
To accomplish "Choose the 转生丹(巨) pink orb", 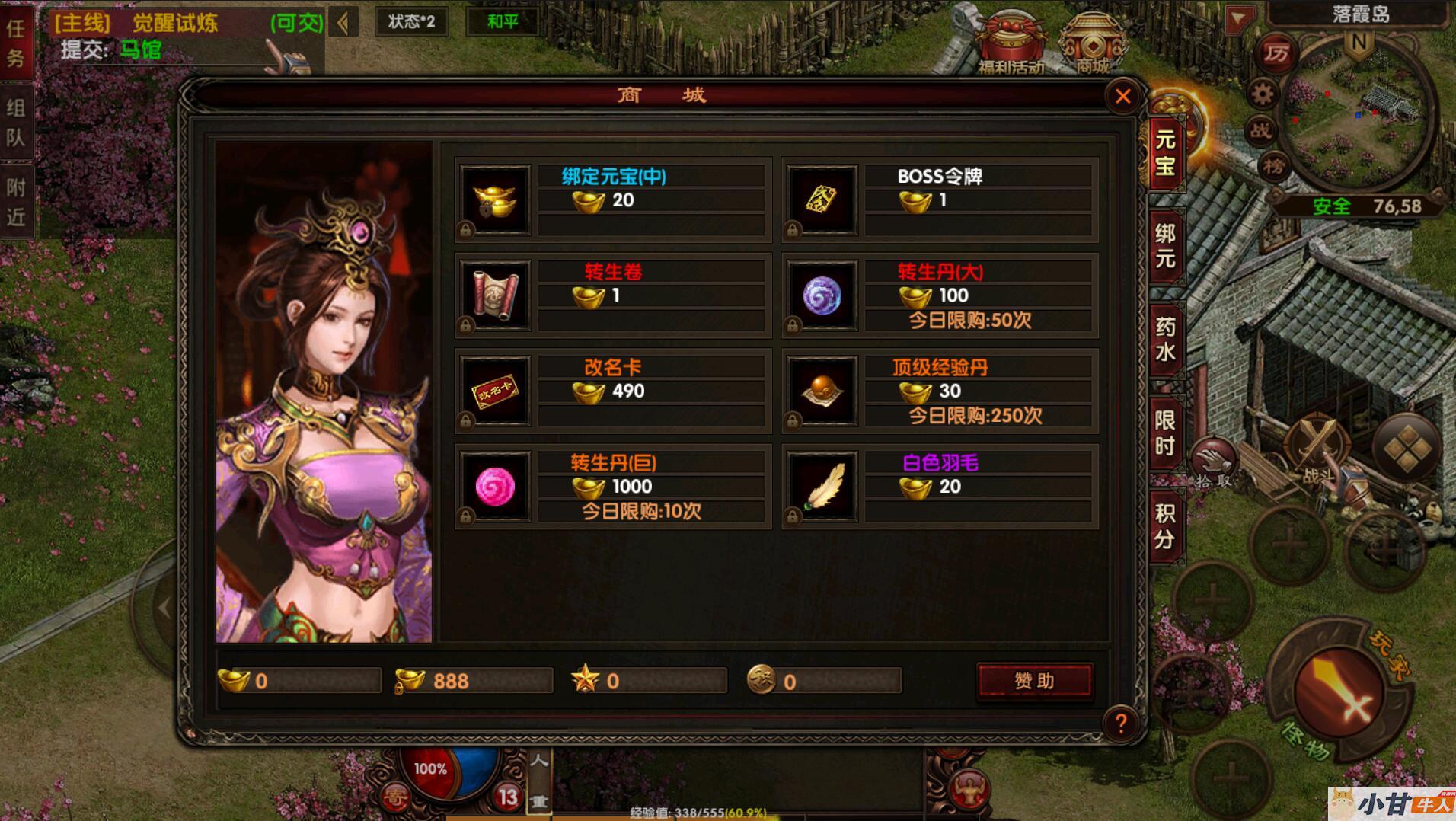I will tap(496, 487).
